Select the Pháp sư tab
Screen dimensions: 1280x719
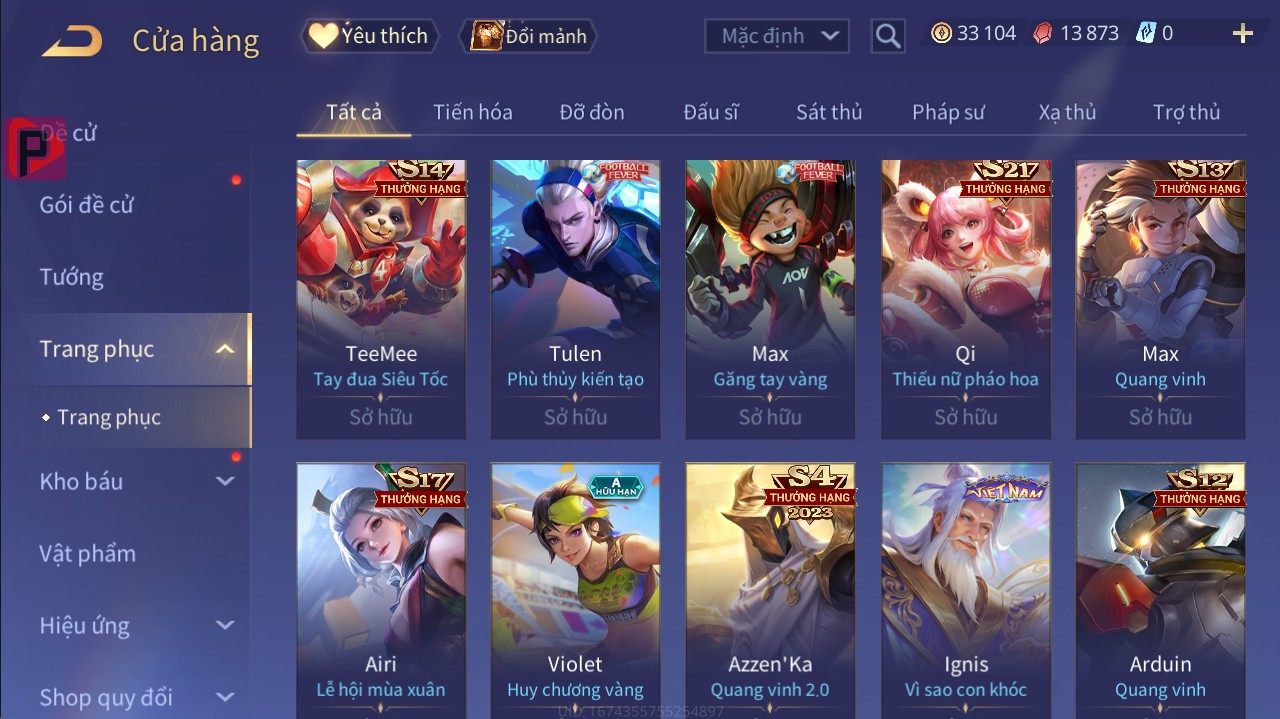948,112
